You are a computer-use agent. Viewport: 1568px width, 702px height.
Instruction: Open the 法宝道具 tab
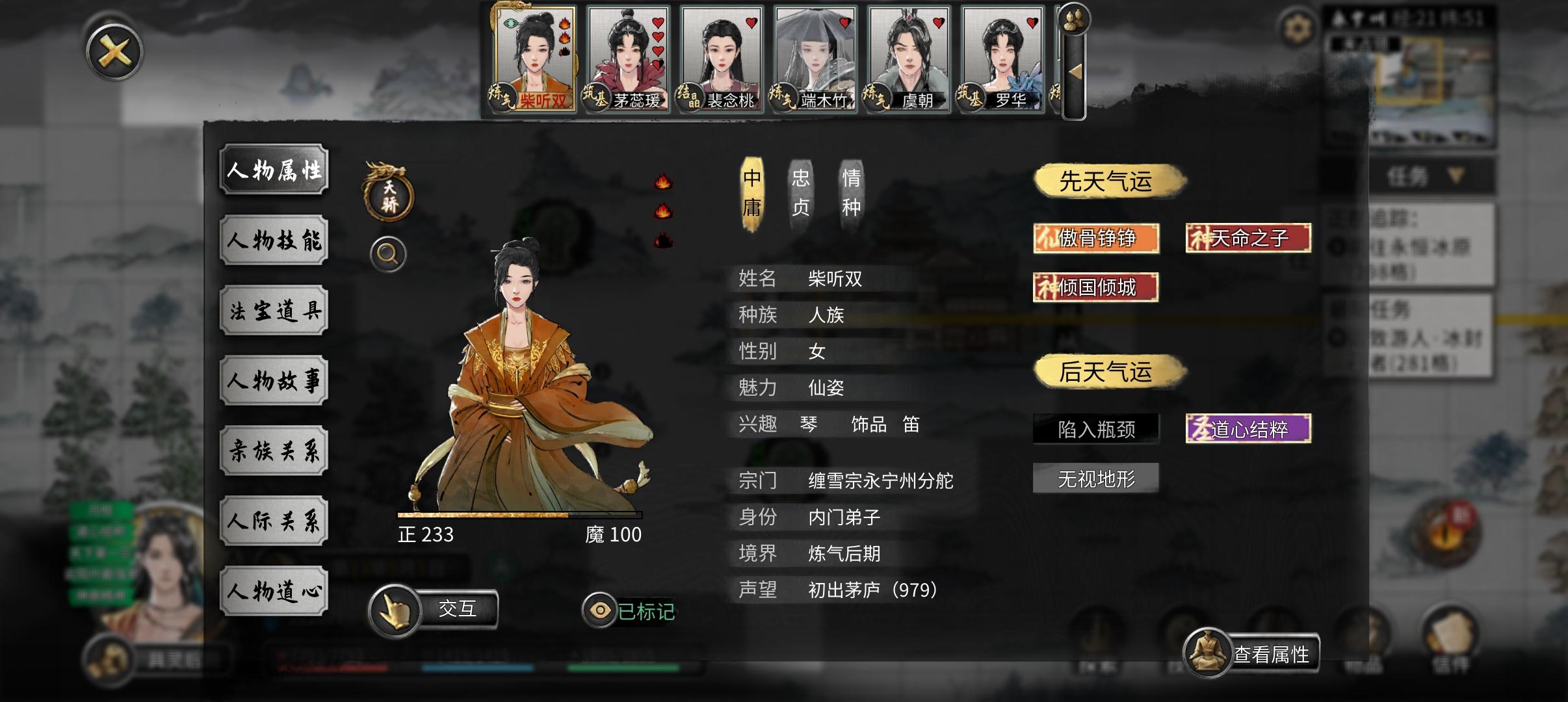click(274, 311)
